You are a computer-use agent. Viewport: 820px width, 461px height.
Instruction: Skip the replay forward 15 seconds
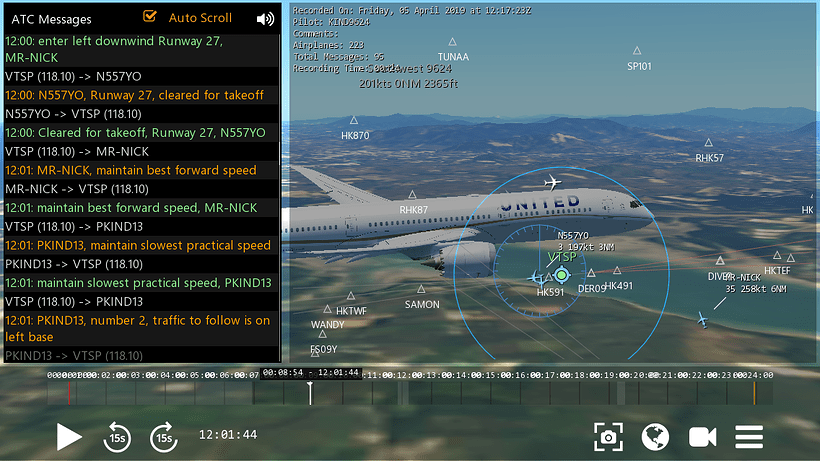click(163, 436)
